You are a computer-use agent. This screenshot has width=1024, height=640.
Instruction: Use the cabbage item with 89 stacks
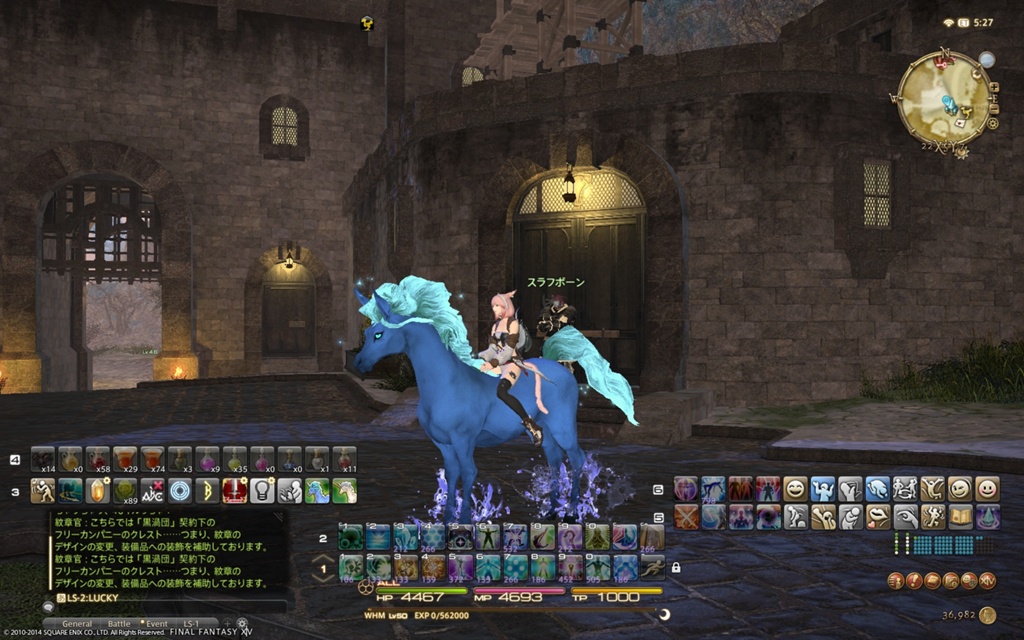tap(125, 490)
